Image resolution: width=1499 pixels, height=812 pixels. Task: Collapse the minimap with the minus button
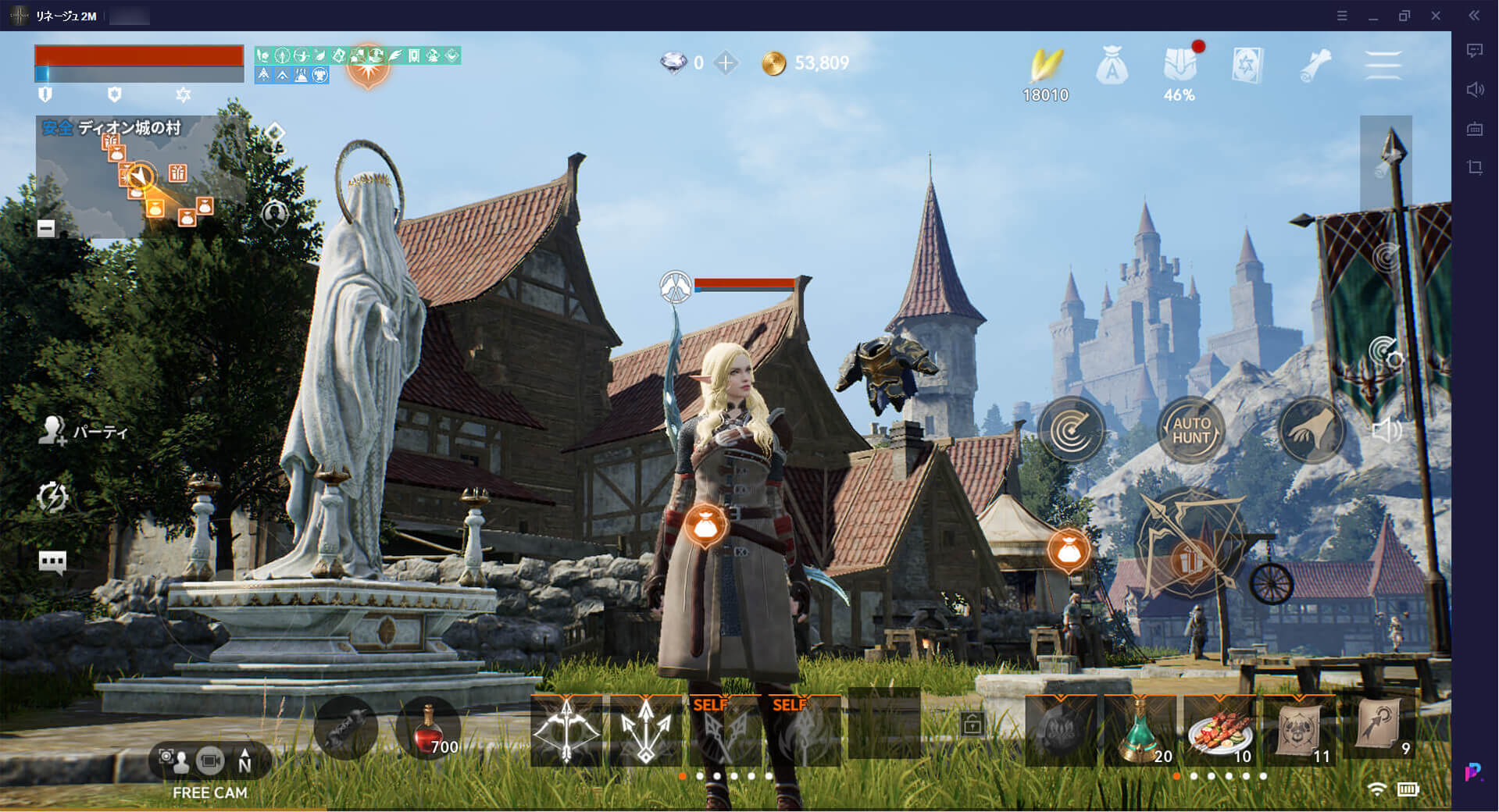click(x=46, y=228)
